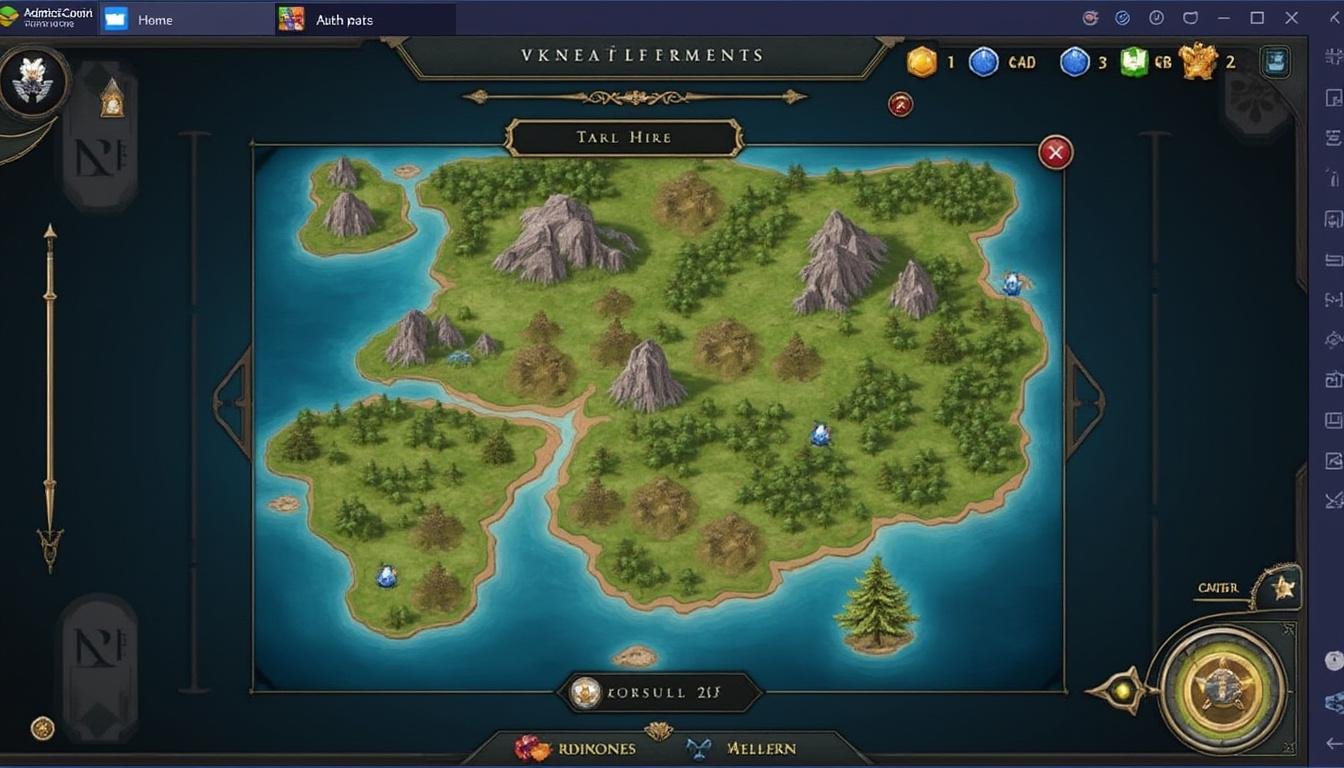Click the green gift box icon
This screenshot has height=768, width=1344.
[x=1133, y=62]
